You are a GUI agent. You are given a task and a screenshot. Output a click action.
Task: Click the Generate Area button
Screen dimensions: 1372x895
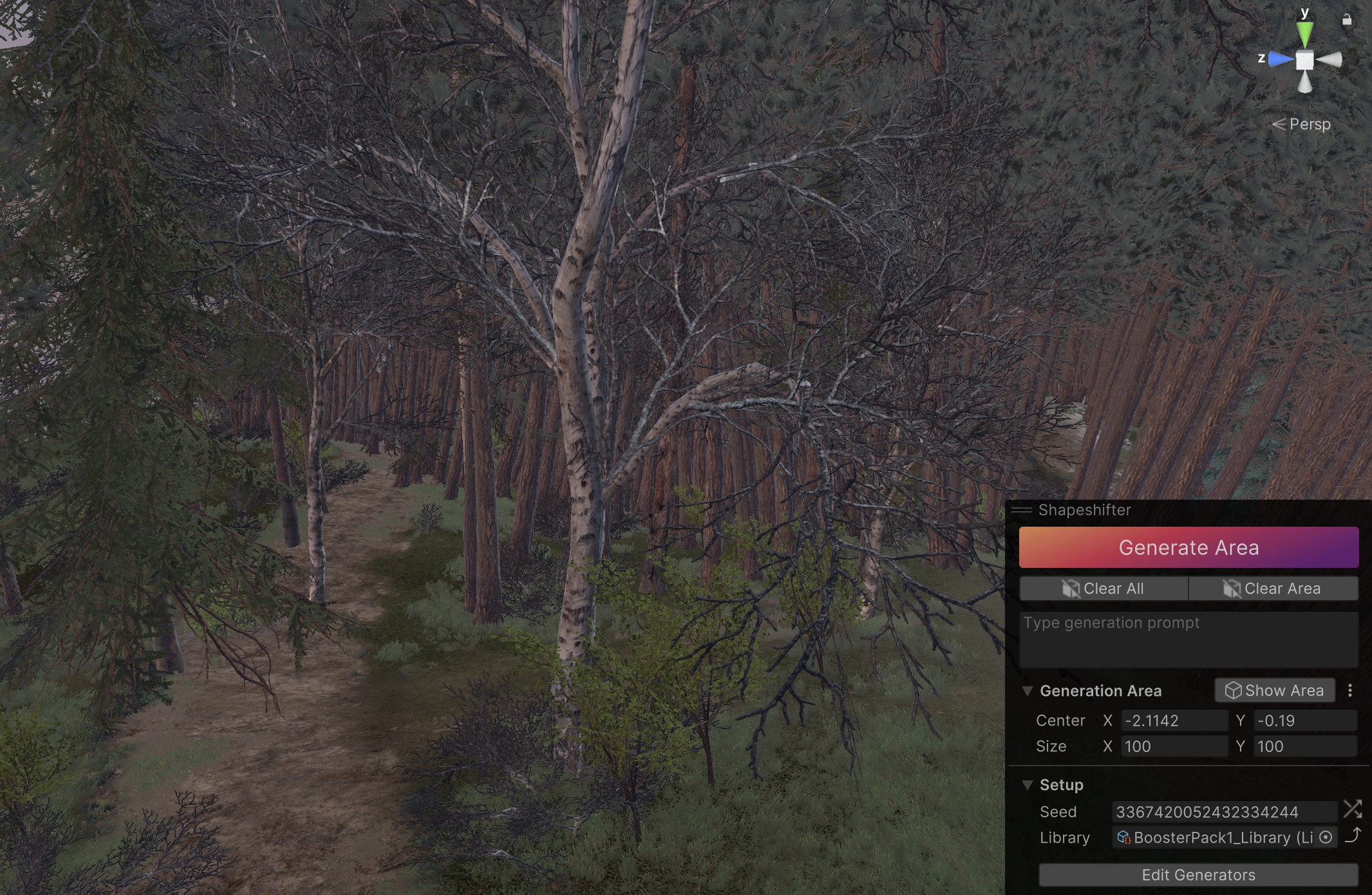[1188, 547]
